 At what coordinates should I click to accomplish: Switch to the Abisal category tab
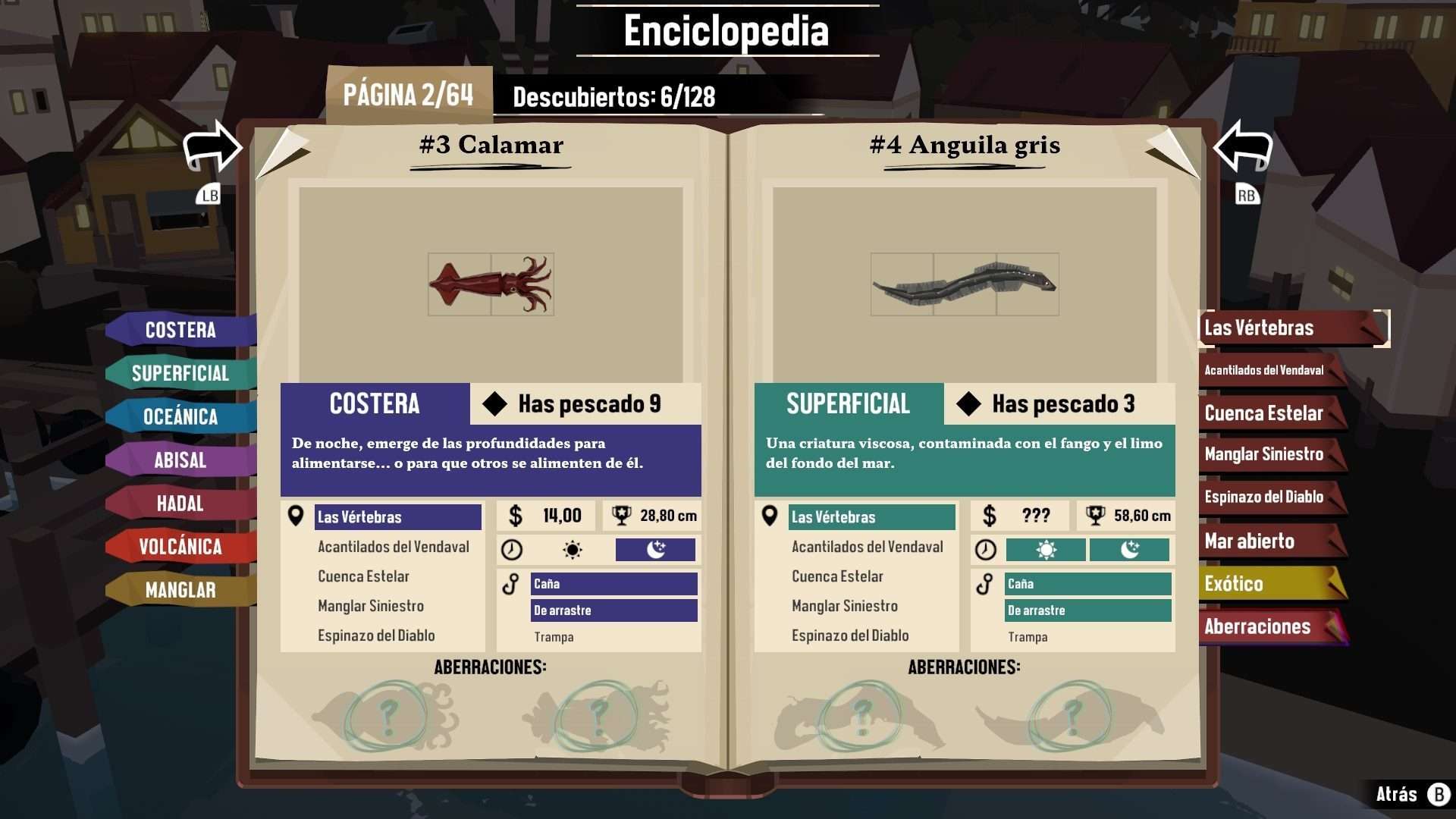pyautogui.click(x=180, y=460)
